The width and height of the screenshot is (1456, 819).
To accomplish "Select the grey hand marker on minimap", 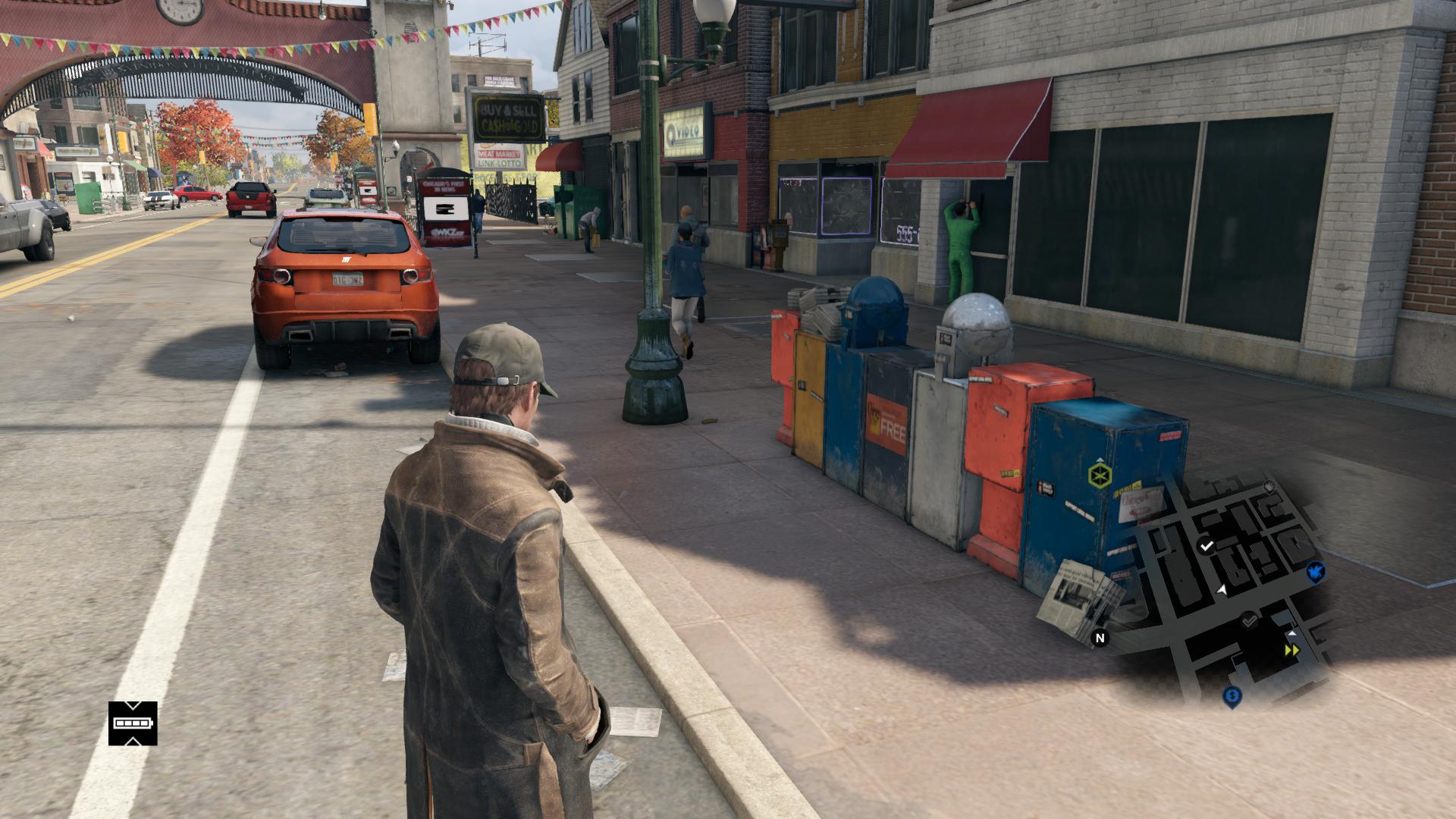I will point(1269,485).
